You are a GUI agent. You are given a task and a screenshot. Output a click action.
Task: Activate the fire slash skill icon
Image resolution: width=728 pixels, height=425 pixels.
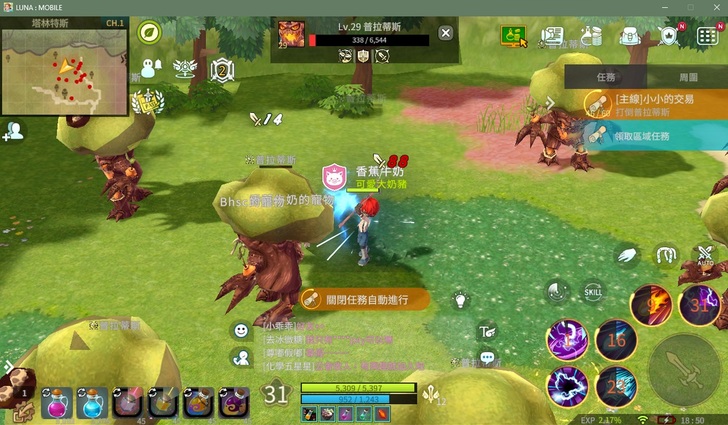[x=650, y=303]
